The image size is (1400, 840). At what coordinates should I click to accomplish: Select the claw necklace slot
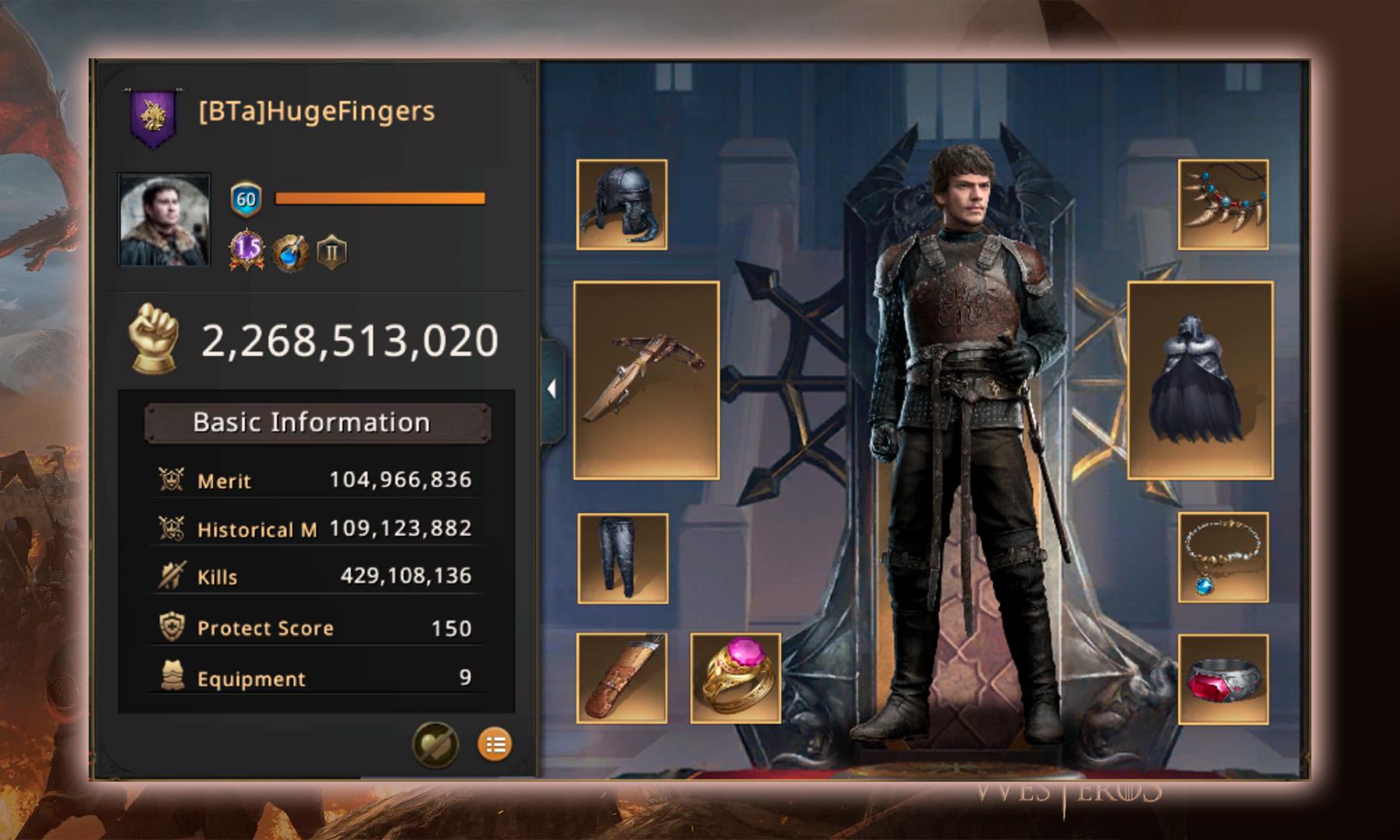point(1223,205)
